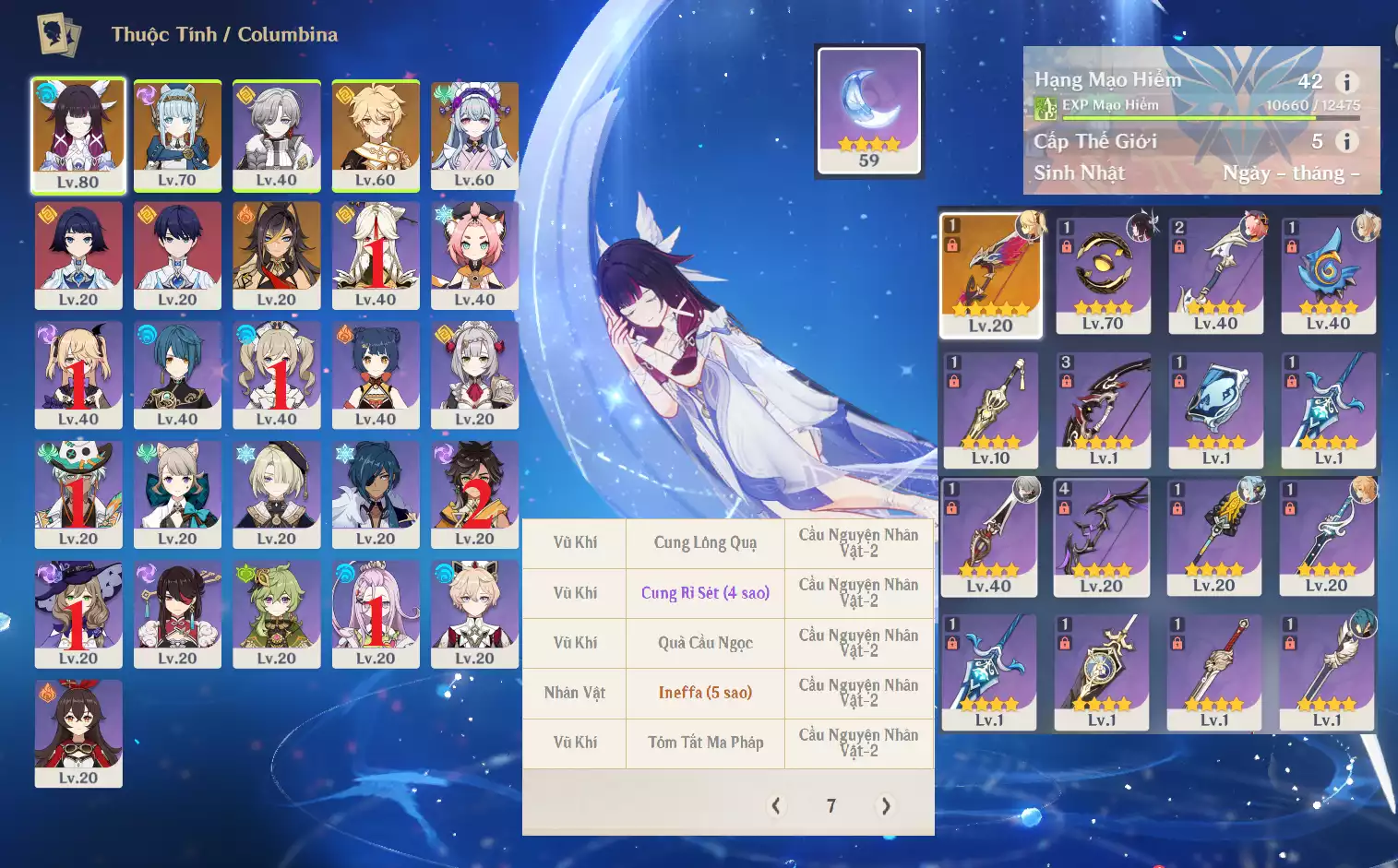Viewport: 1398px width, 868px height.
Task: Select Dehya's Lv.20 portrait
Action: click(277, 255)
